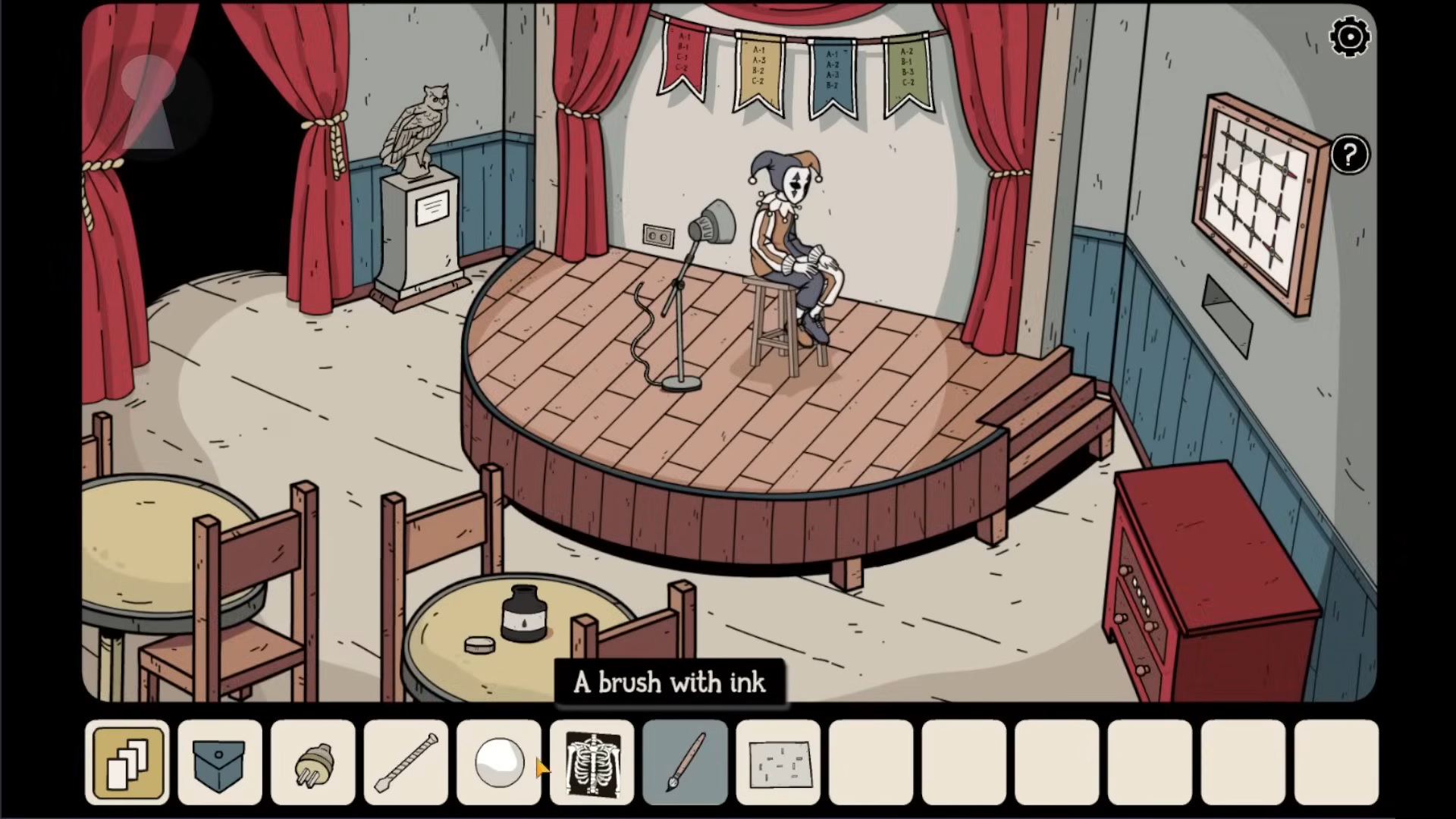Image resolution: width=1456 pixels, height=819 pixels.
Task: Select the brush with ink slot
Action: point(685,762)
